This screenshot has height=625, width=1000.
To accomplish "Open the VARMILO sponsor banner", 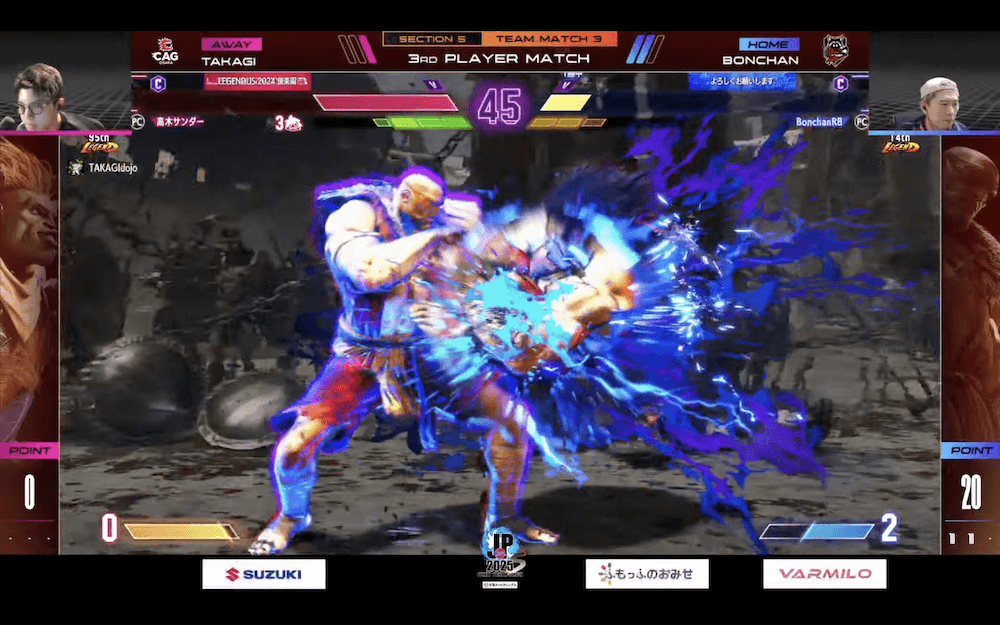I will [824, 574].
